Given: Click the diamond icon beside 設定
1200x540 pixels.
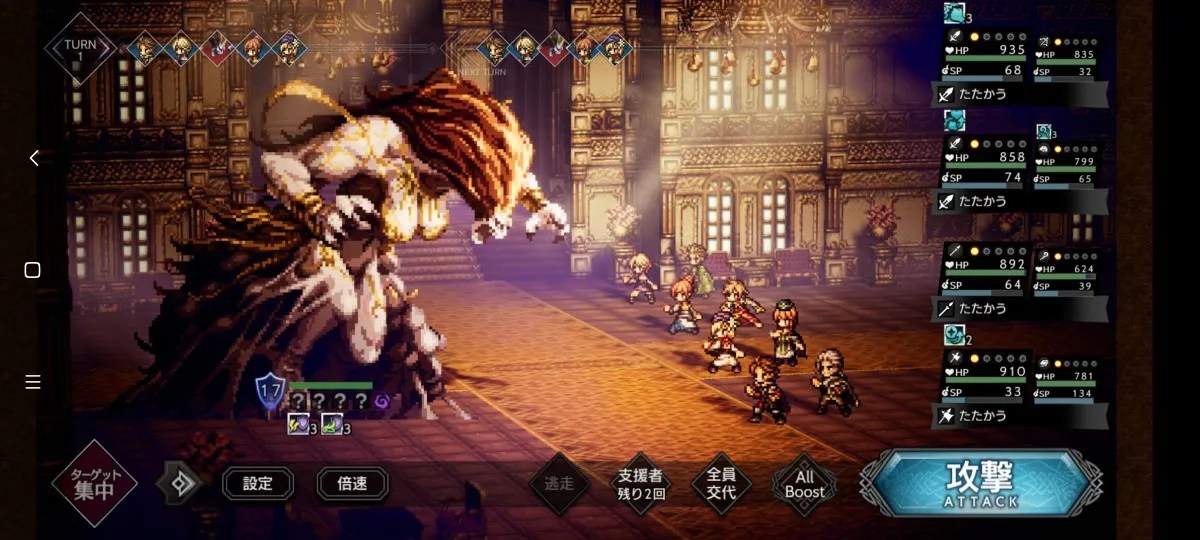Looking at the screenshot, I should coord(181,484).
